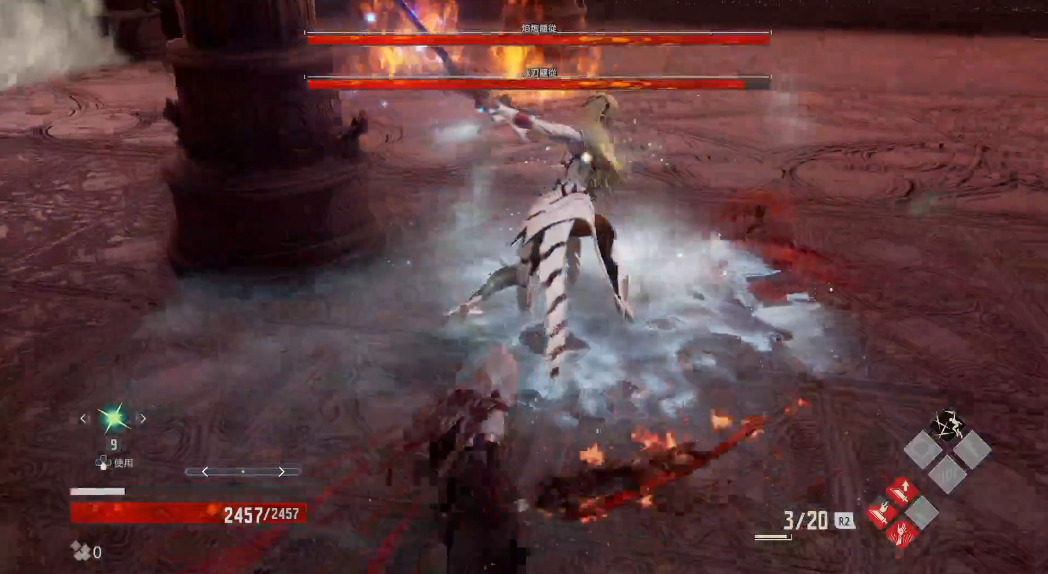The width and height of the screenshot is (1048, 574).
Task: Activate the red hand burst gift
Action: coord(900,533)
